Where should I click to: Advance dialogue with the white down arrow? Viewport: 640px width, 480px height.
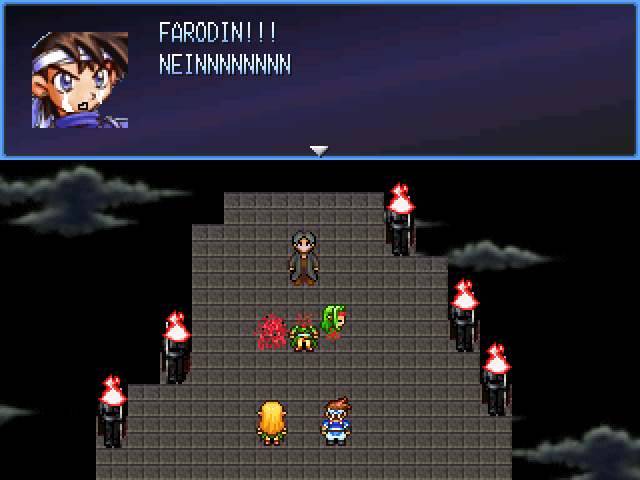pyautogui.click(x=319, y=151)
